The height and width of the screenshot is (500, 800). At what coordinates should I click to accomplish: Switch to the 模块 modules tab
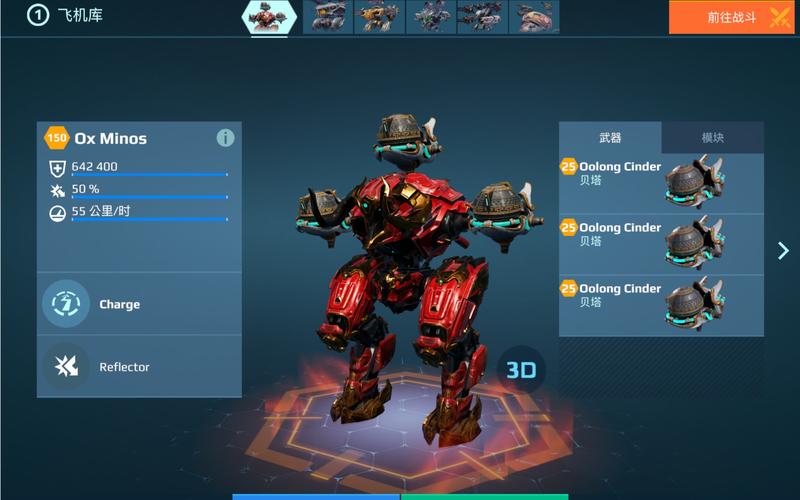click(x=713, y=138)
